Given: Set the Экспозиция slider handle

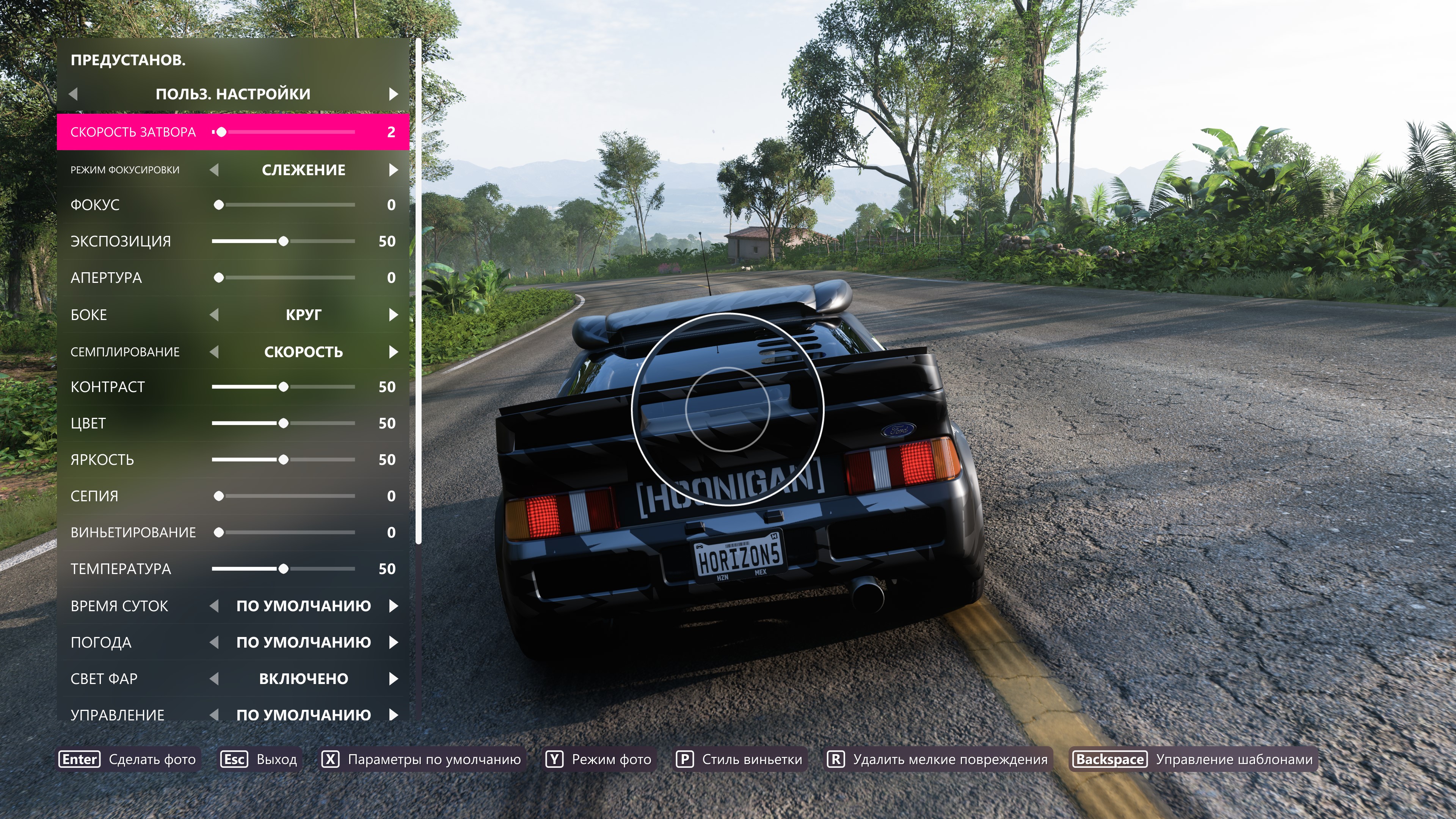Looking at the screenshot, I should coord(283,242).
